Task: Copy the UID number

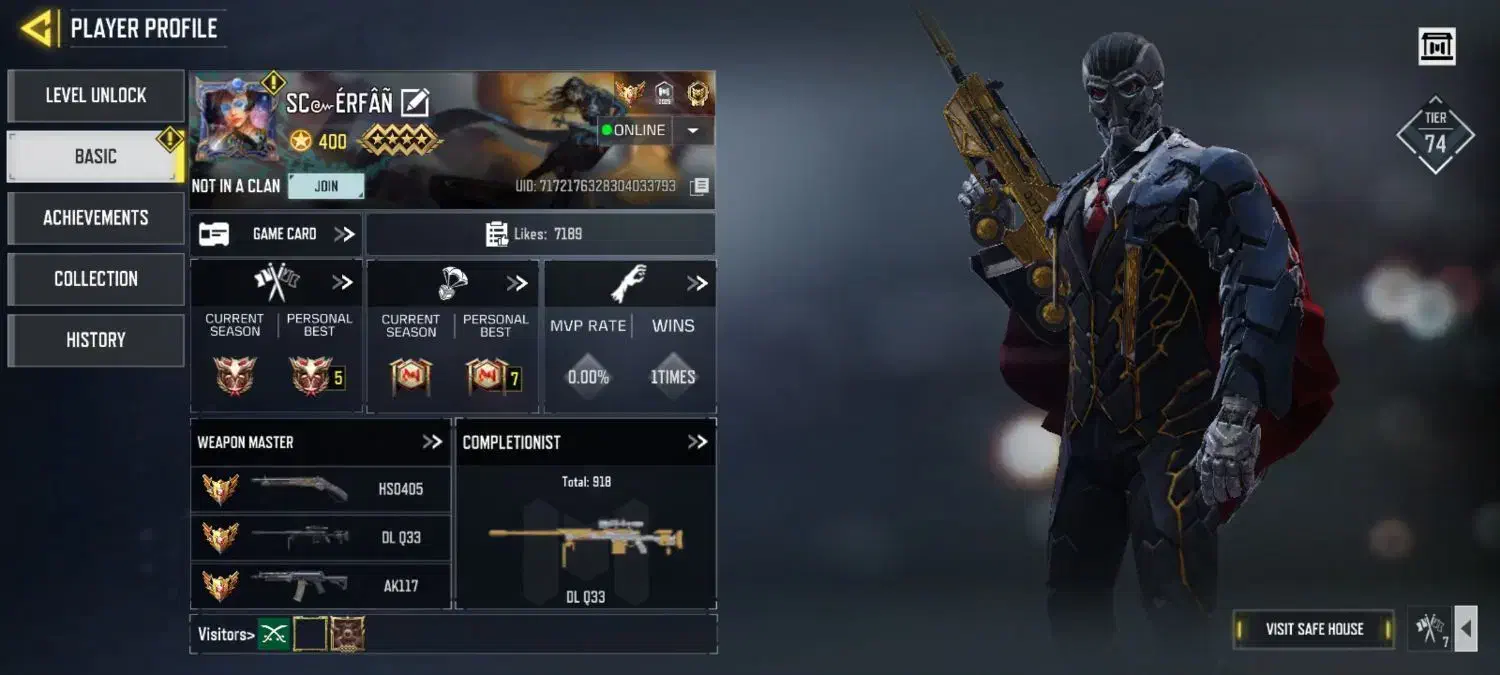Action: point(700,186)
